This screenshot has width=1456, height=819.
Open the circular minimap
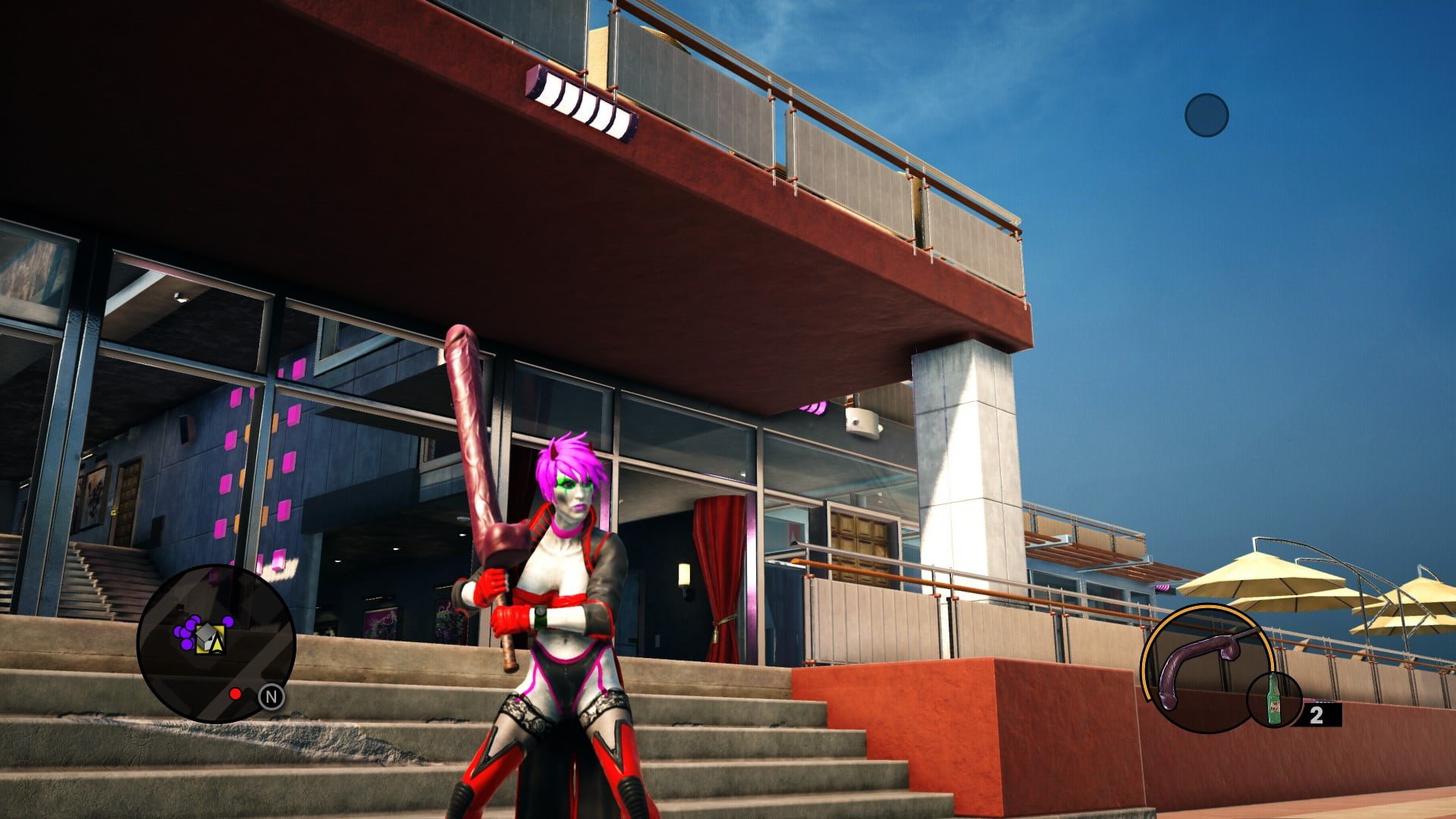coord(216,642)
